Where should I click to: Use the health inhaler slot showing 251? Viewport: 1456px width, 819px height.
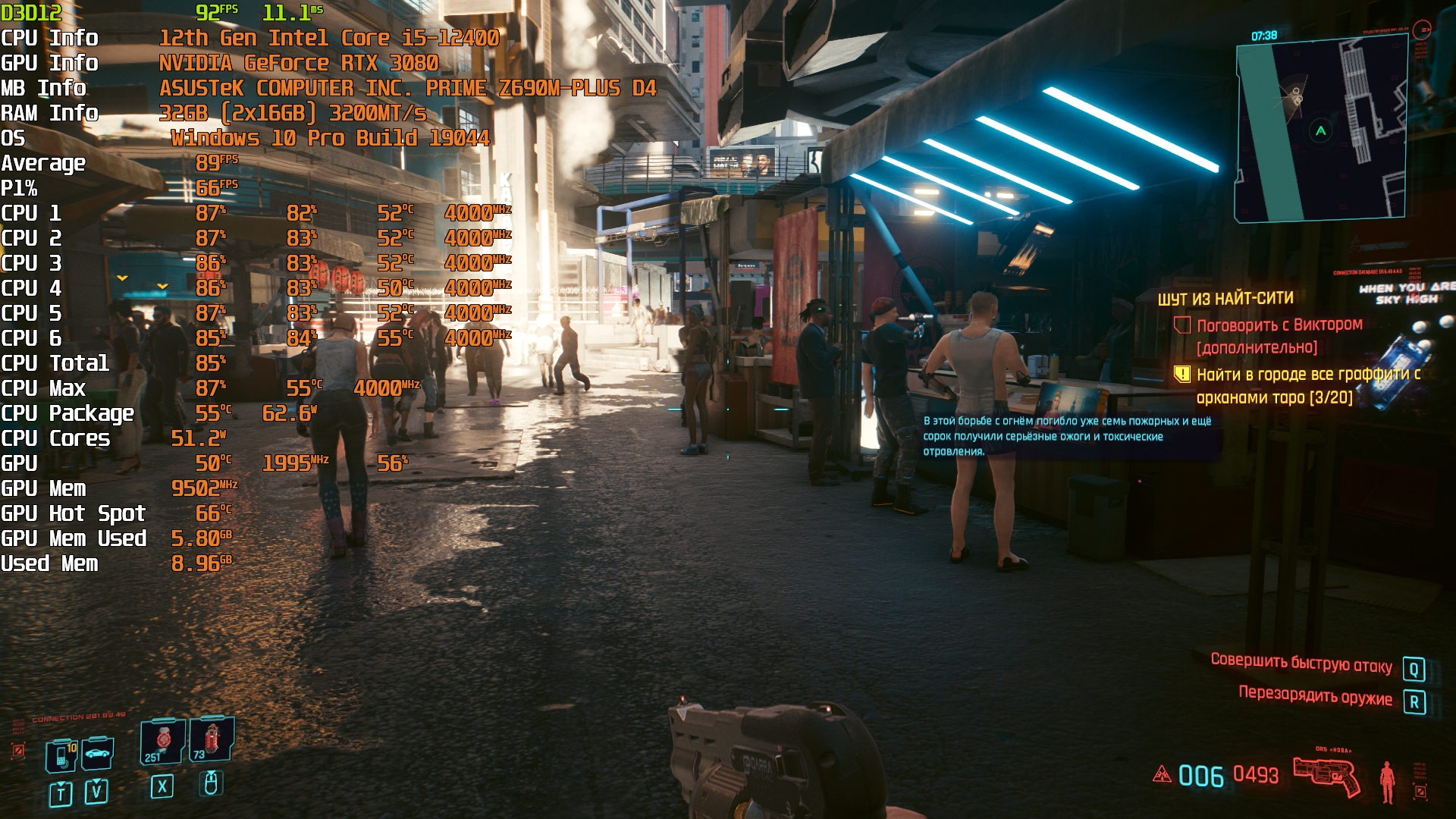[162, 741]
